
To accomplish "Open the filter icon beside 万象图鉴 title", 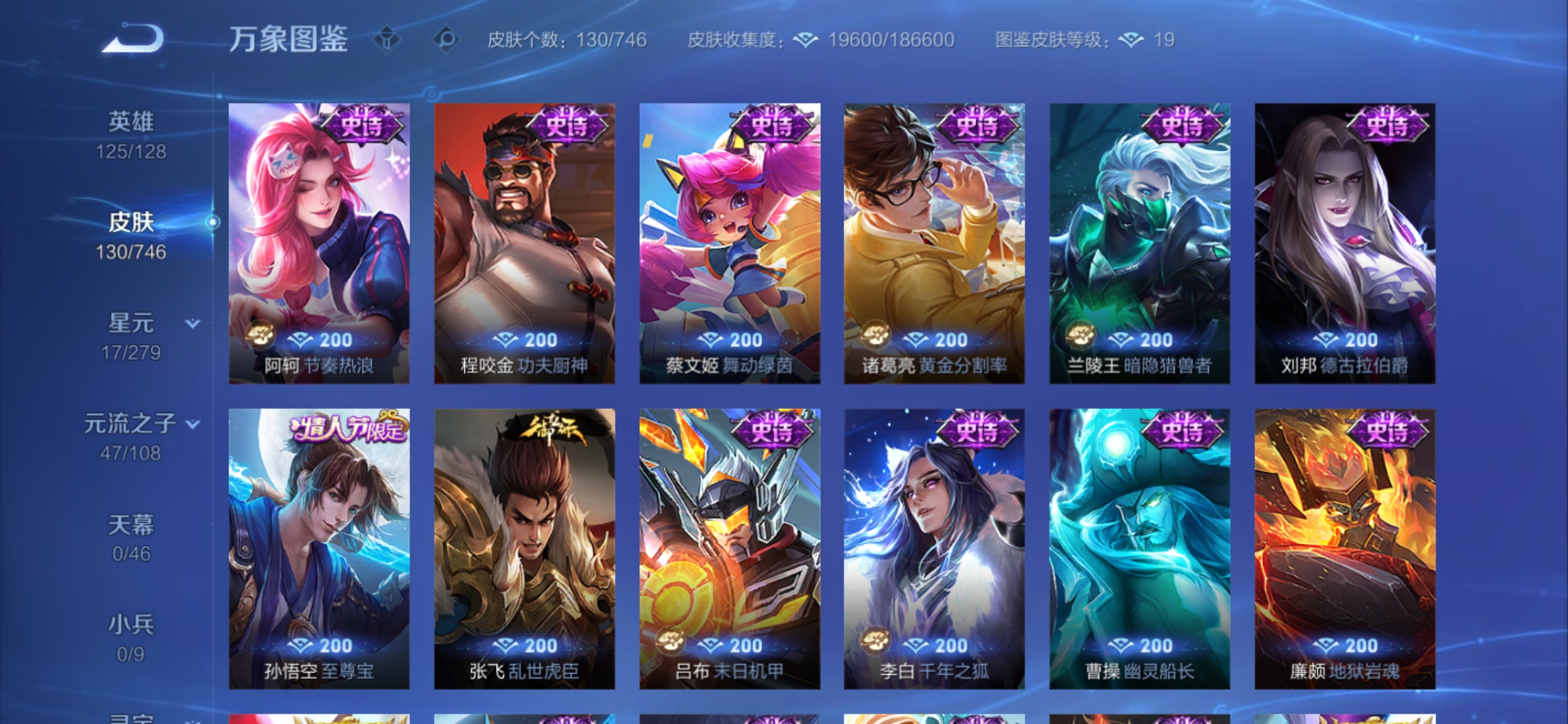I will 387,40.
